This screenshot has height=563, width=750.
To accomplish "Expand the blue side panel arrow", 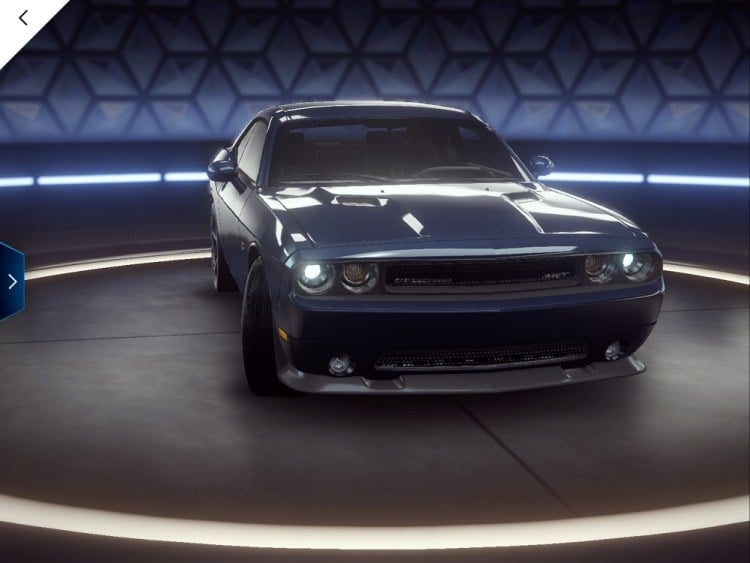I will click(11, 281).
